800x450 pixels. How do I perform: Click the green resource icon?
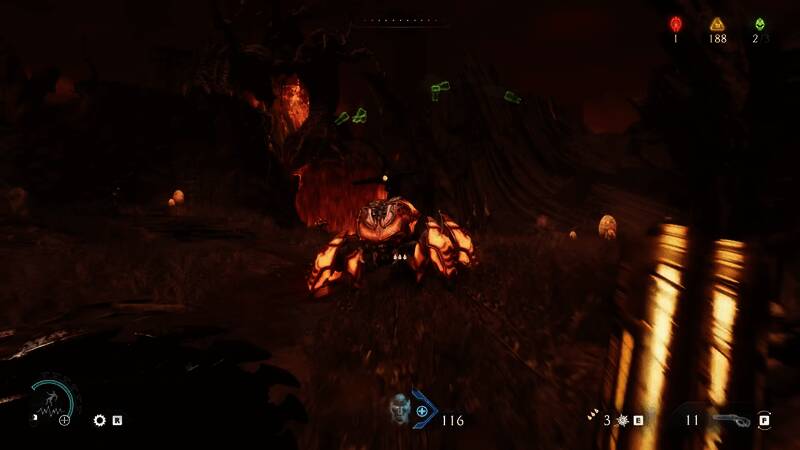pyautogui.click(x=758, y=24)
